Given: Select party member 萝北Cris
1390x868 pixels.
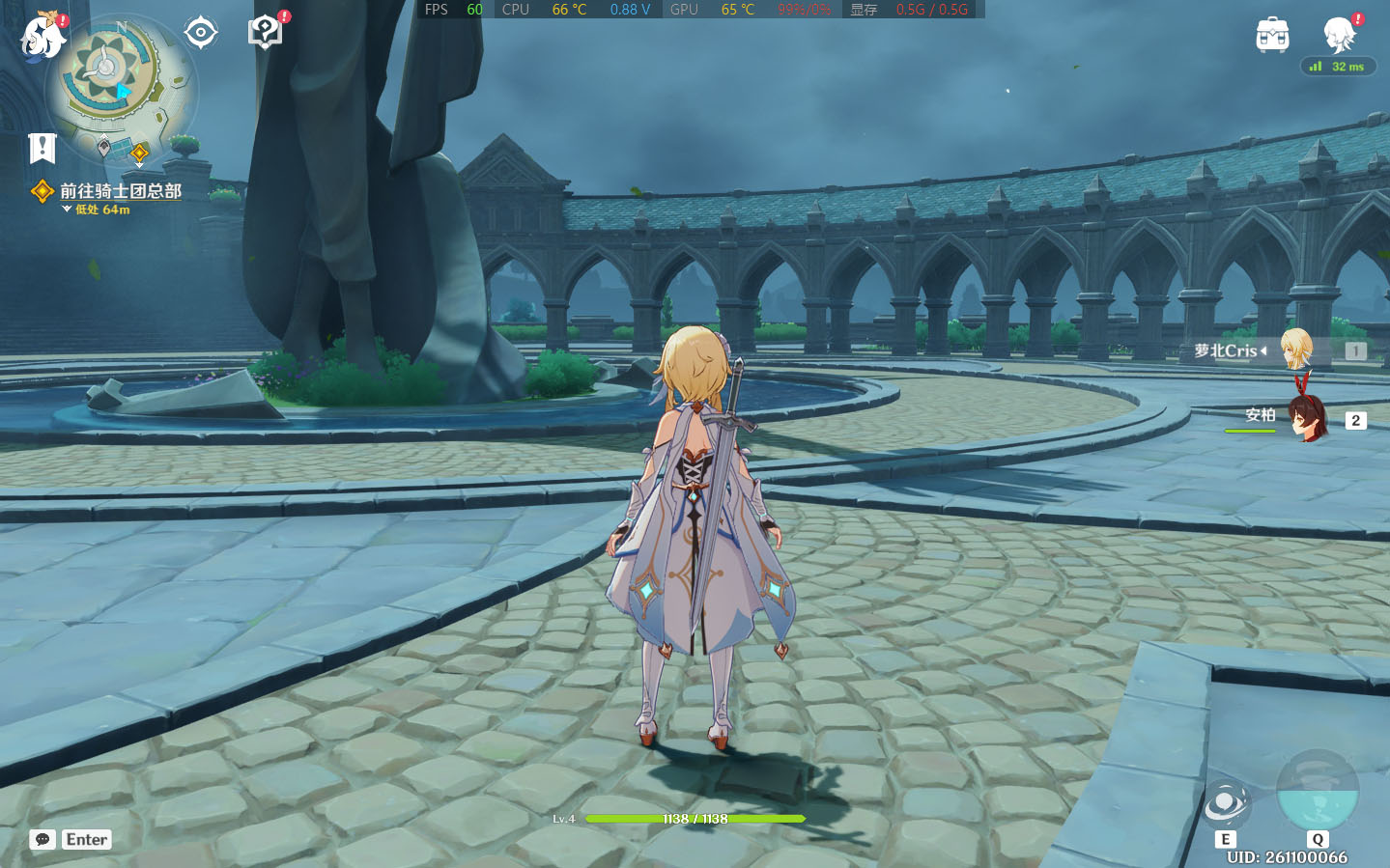Looking at the screenshot, I should (1294, 350).
